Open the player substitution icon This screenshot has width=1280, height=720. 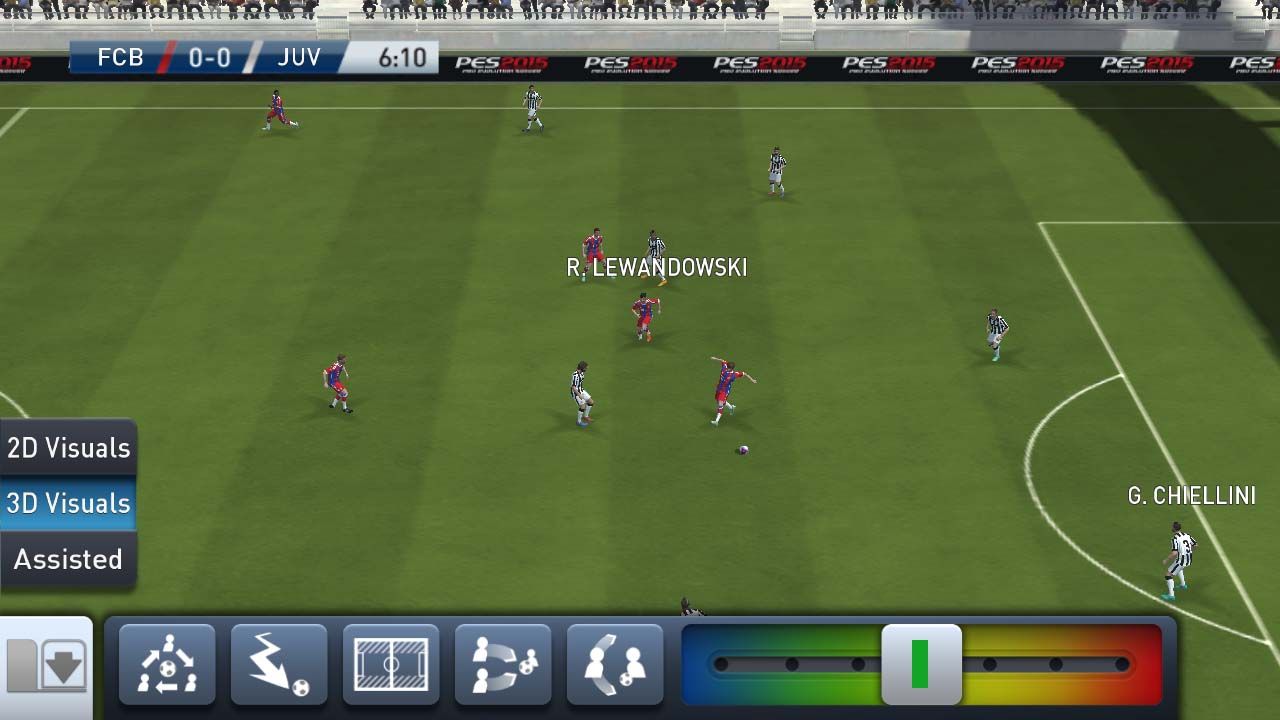(x=503, y=664)
